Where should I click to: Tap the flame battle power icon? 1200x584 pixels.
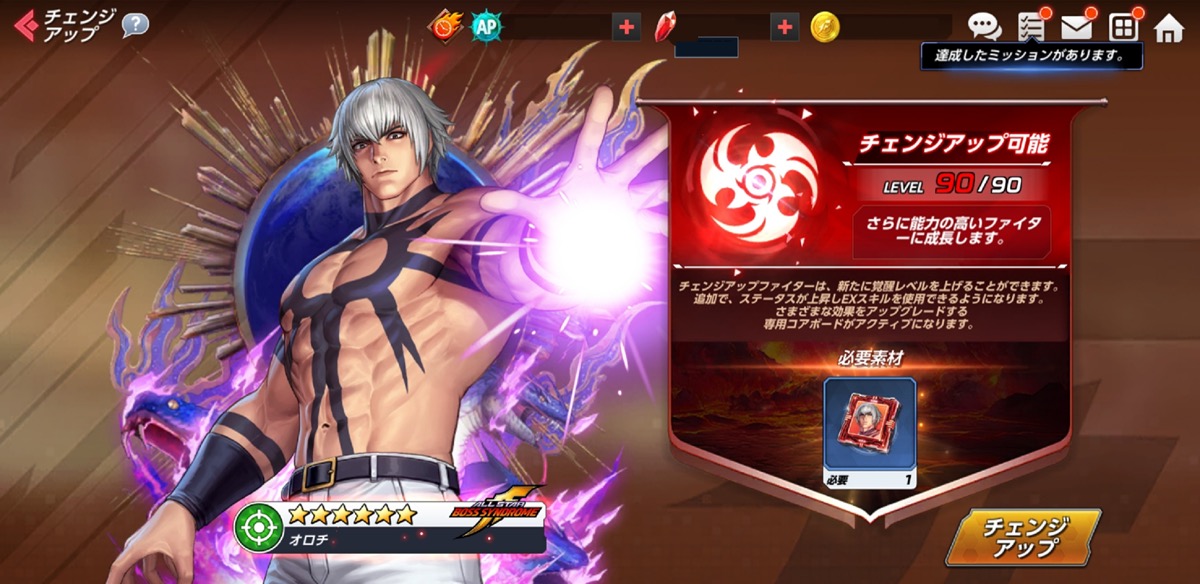click(446, 27)
